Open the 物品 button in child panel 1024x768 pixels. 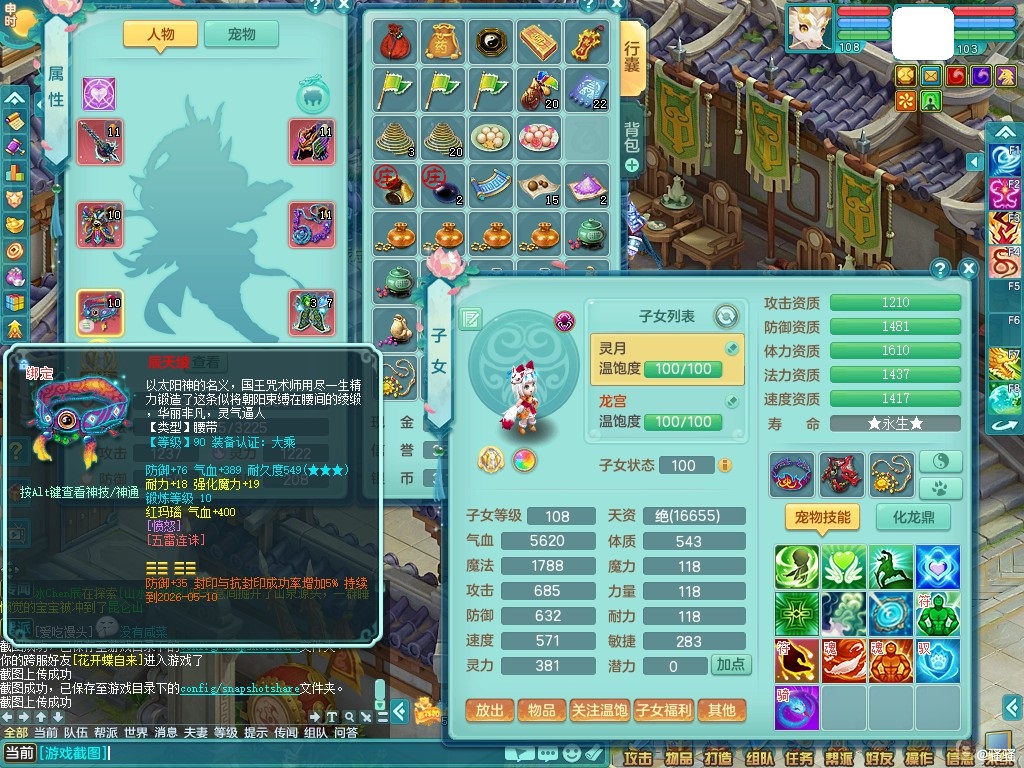pyautogui.click(x=542, y=710)
